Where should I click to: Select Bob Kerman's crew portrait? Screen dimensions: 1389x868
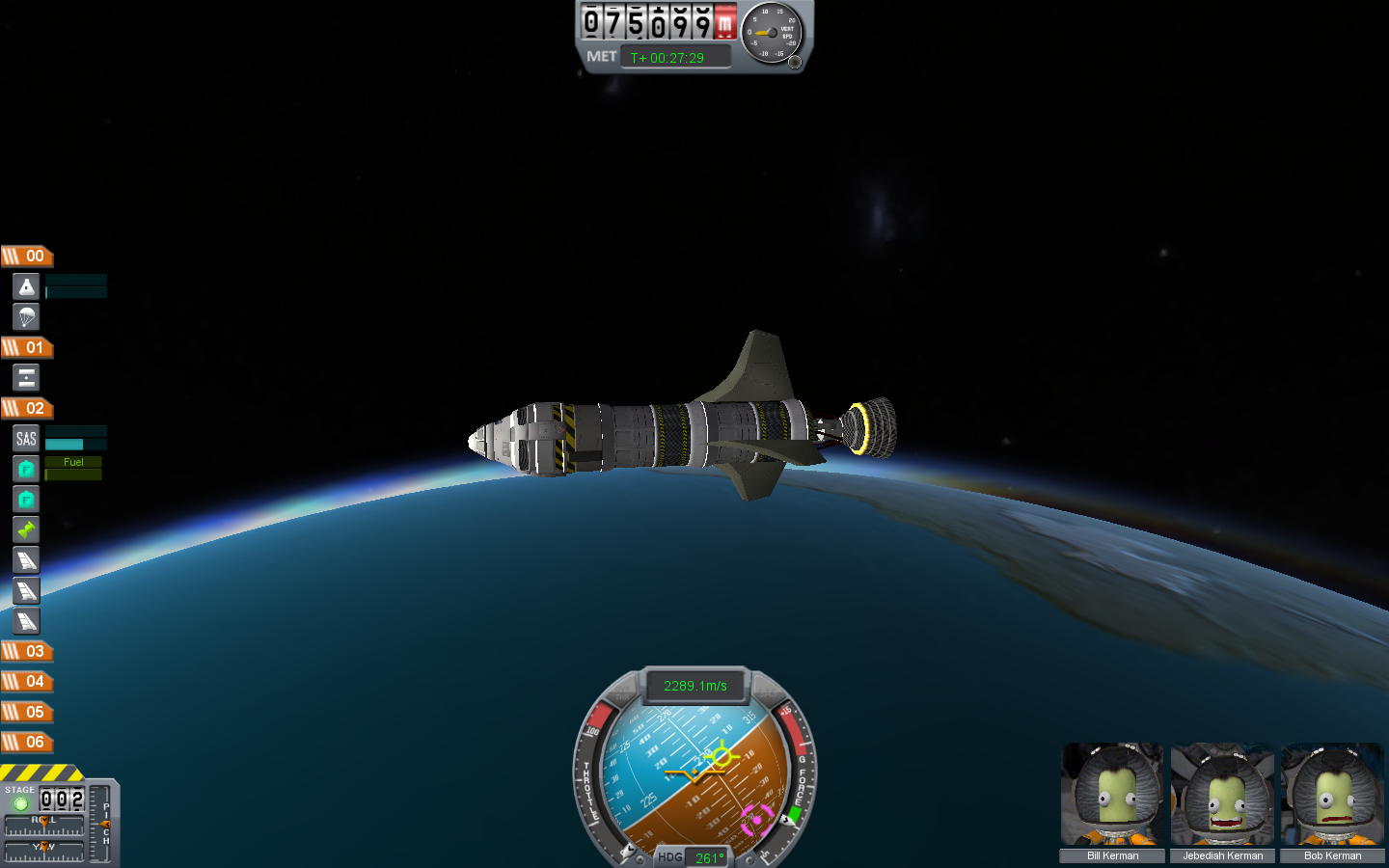1332,795
